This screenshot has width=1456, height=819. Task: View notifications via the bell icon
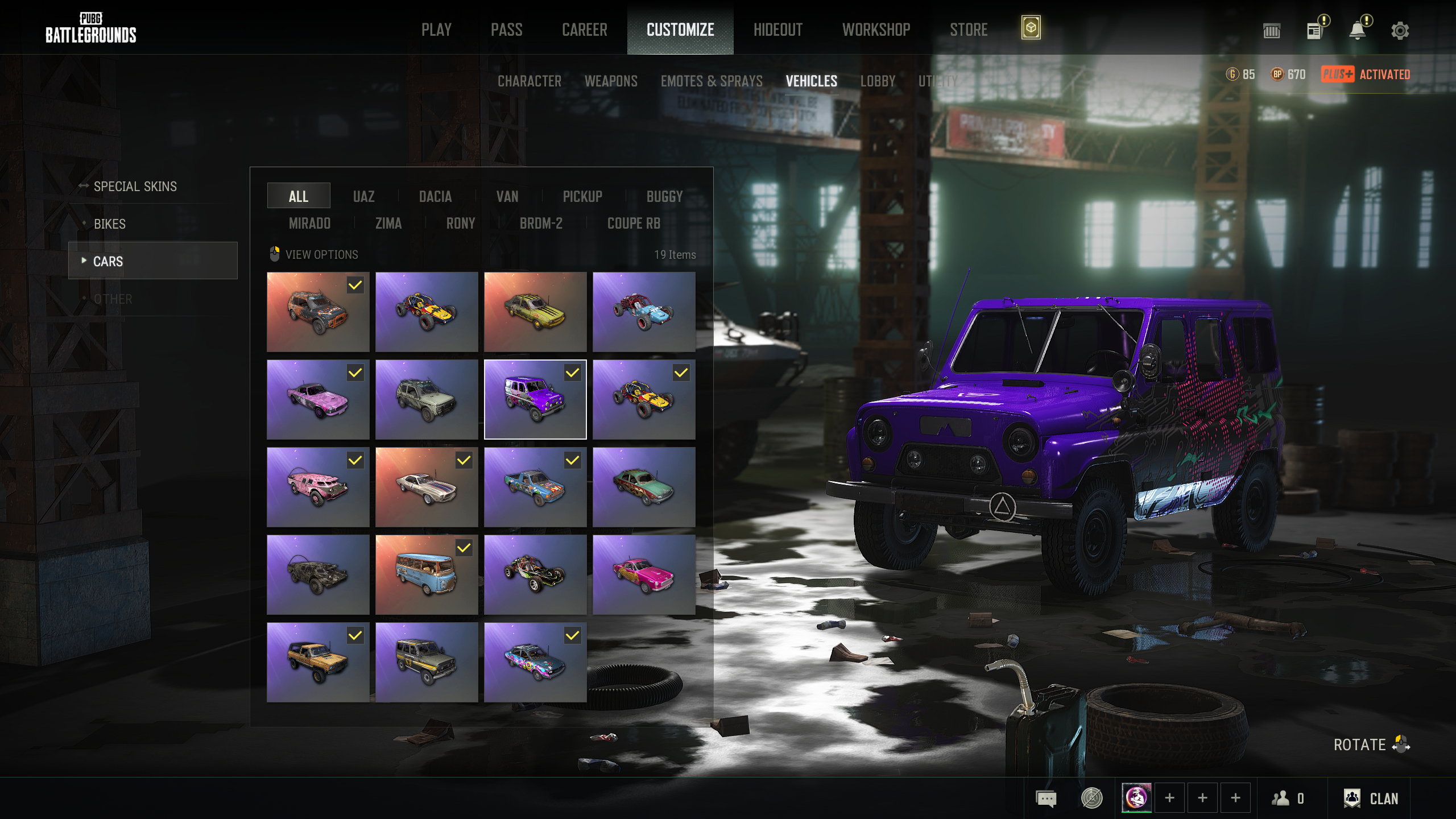tap(1358, 31)
